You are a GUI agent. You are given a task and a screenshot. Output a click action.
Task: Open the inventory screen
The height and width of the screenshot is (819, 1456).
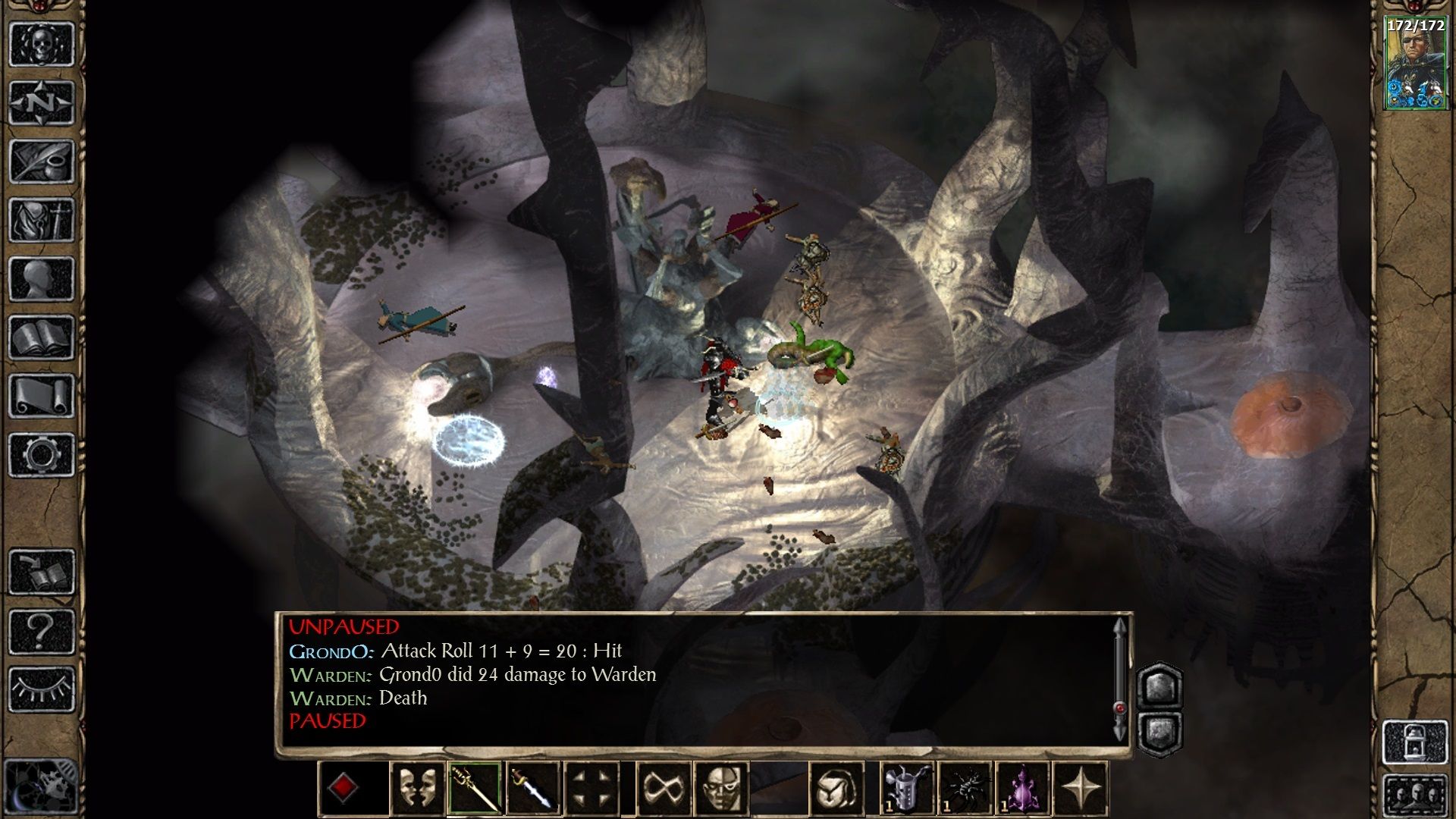pos(42,220)
